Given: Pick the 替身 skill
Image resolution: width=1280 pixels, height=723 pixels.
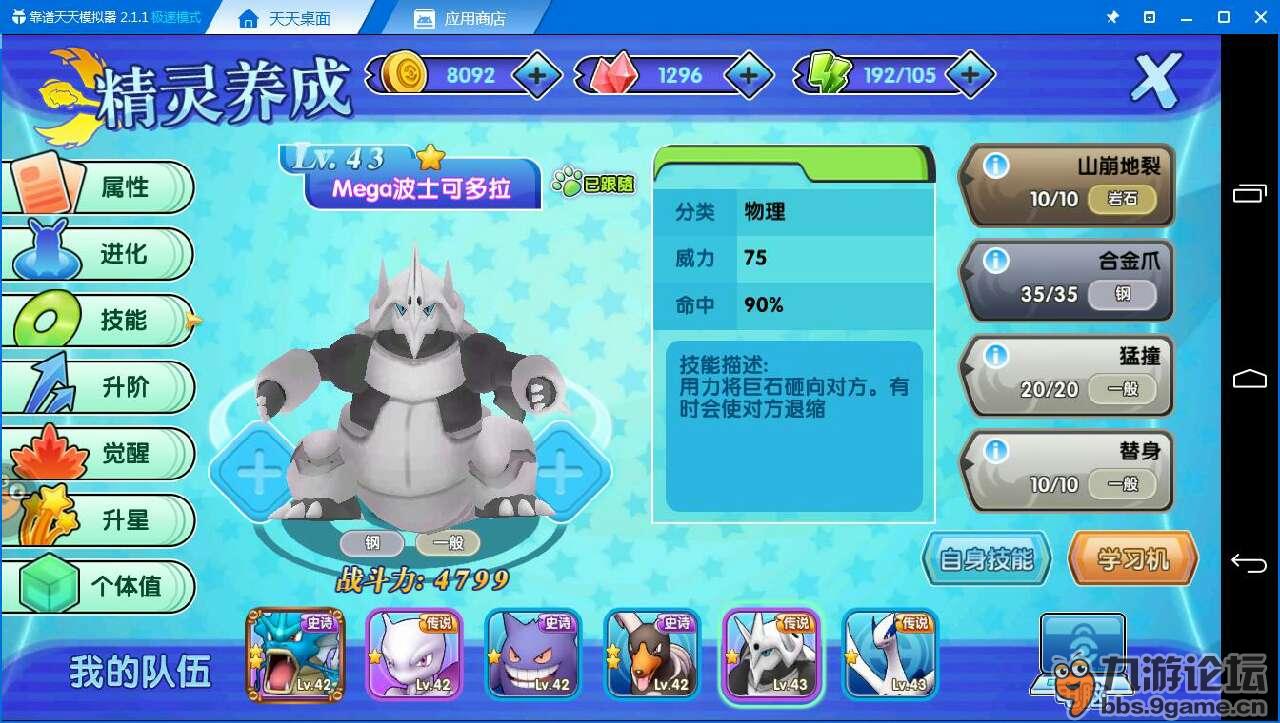Looking at the screenshot, I should point(1068,468).
